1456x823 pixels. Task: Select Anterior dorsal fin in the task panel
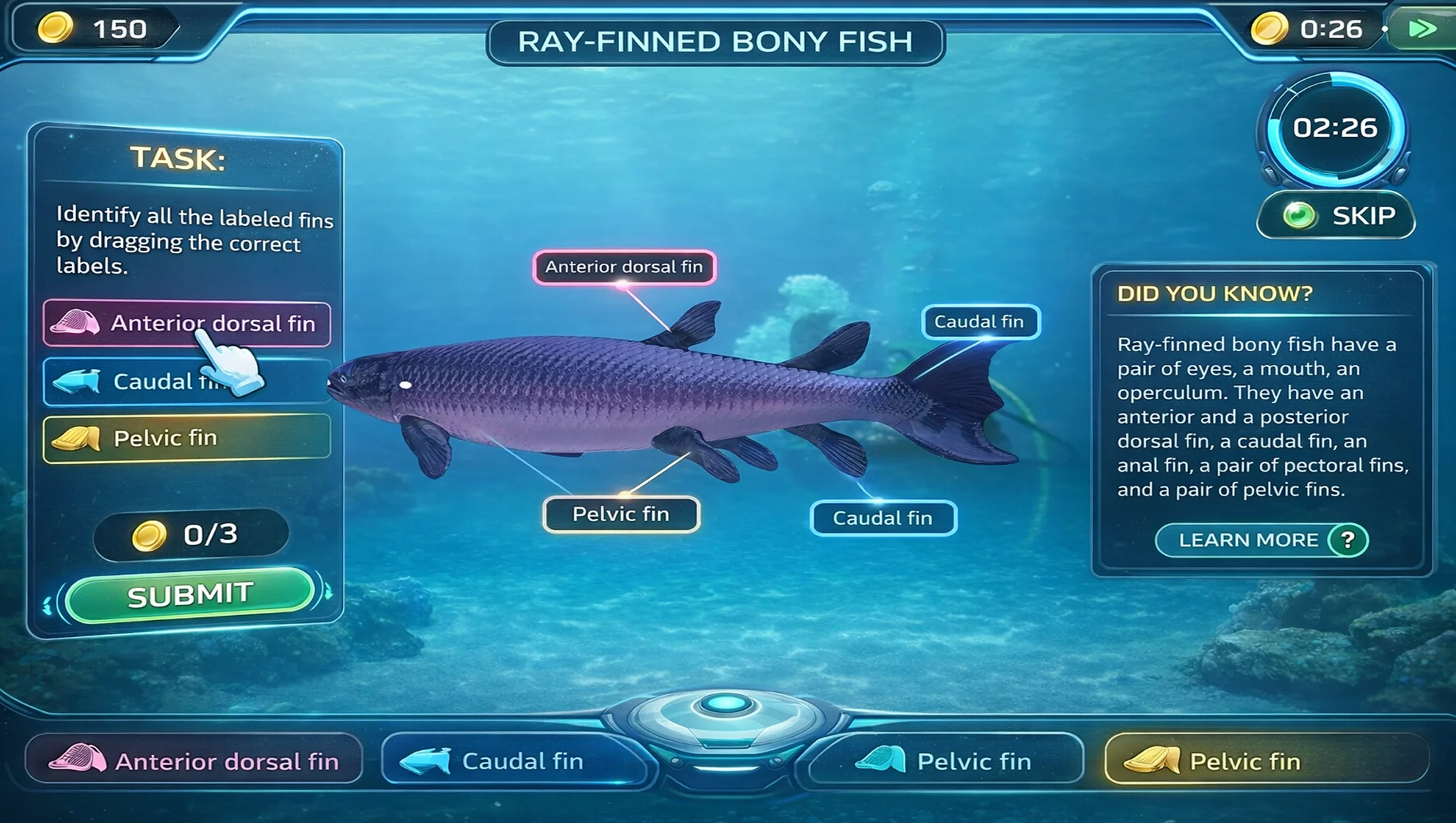pos(187,324)
